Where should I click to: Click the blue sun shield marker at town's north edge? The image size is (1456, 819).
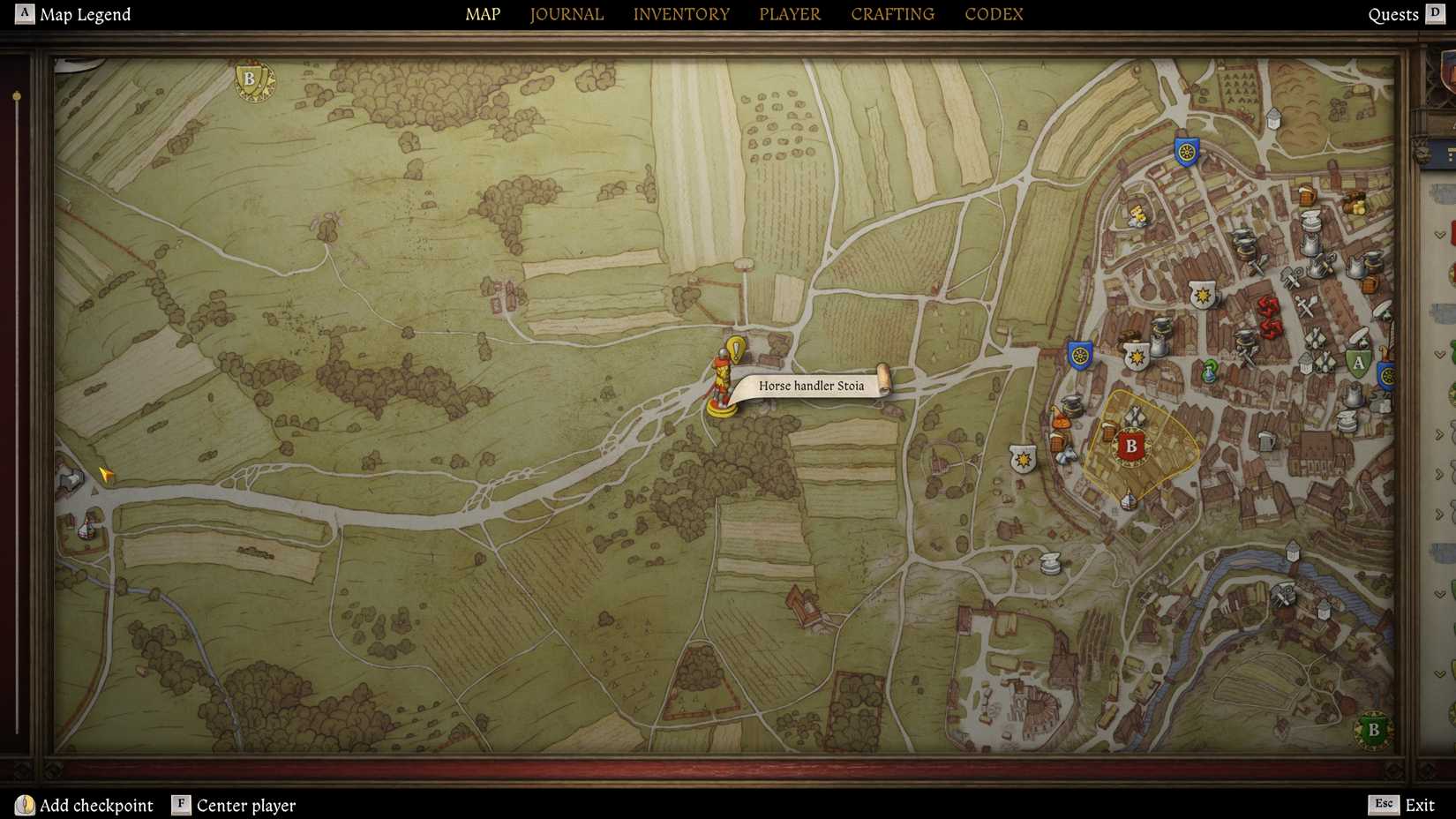click(x=1186, y=152)
